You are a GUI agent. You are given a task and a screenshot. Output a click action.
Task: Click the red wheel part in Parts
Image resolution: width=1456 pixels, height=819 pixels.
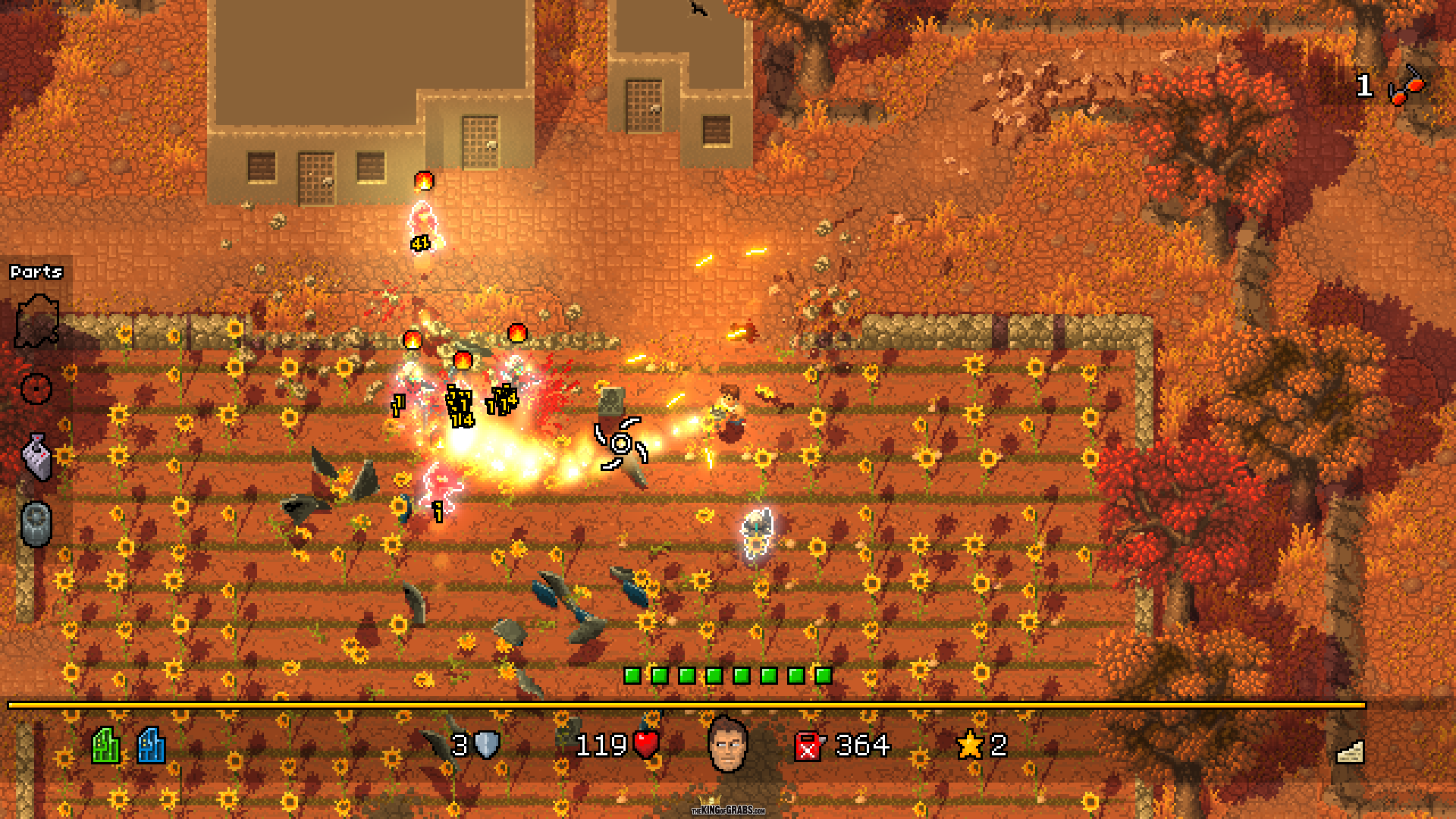click(x=36, y=389)
